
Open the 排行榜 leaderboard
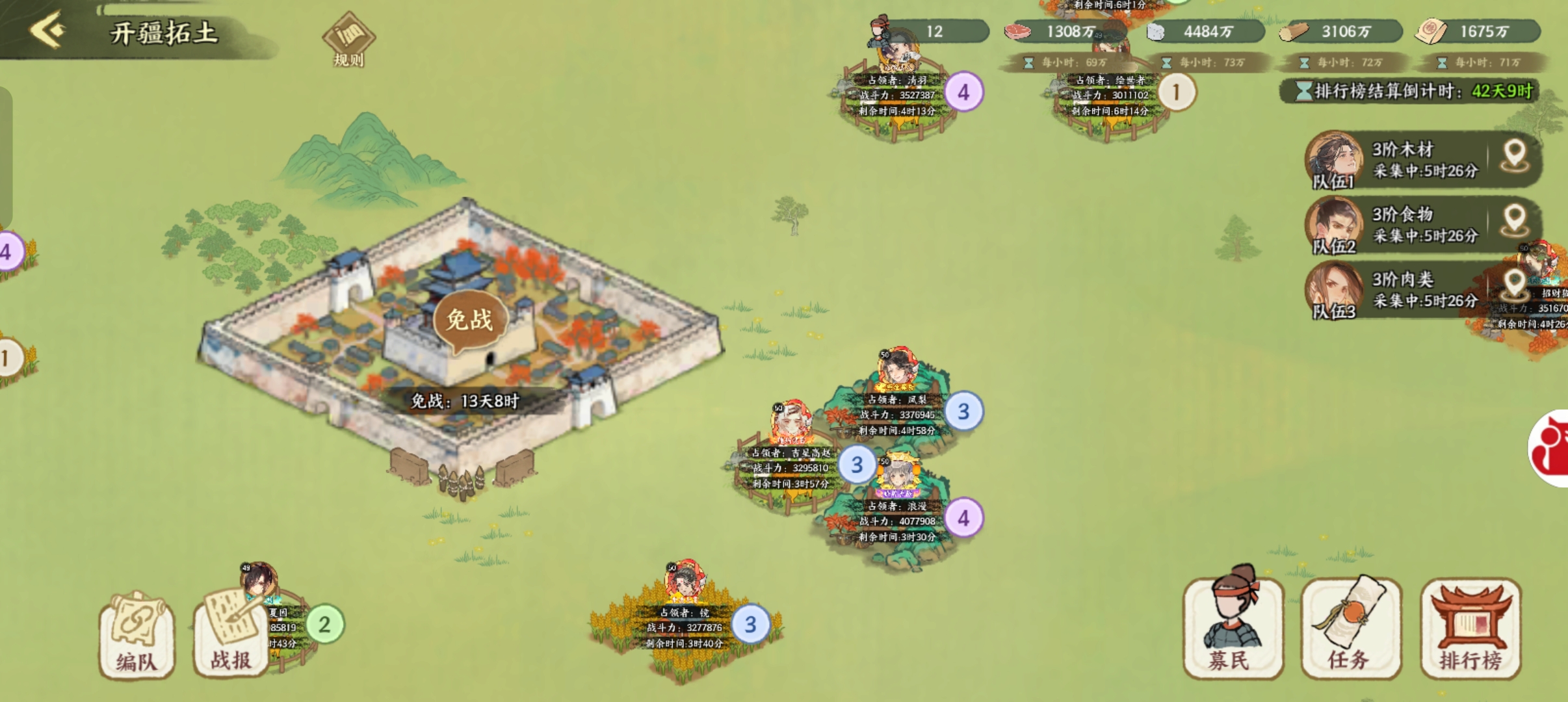(1470, 628)
